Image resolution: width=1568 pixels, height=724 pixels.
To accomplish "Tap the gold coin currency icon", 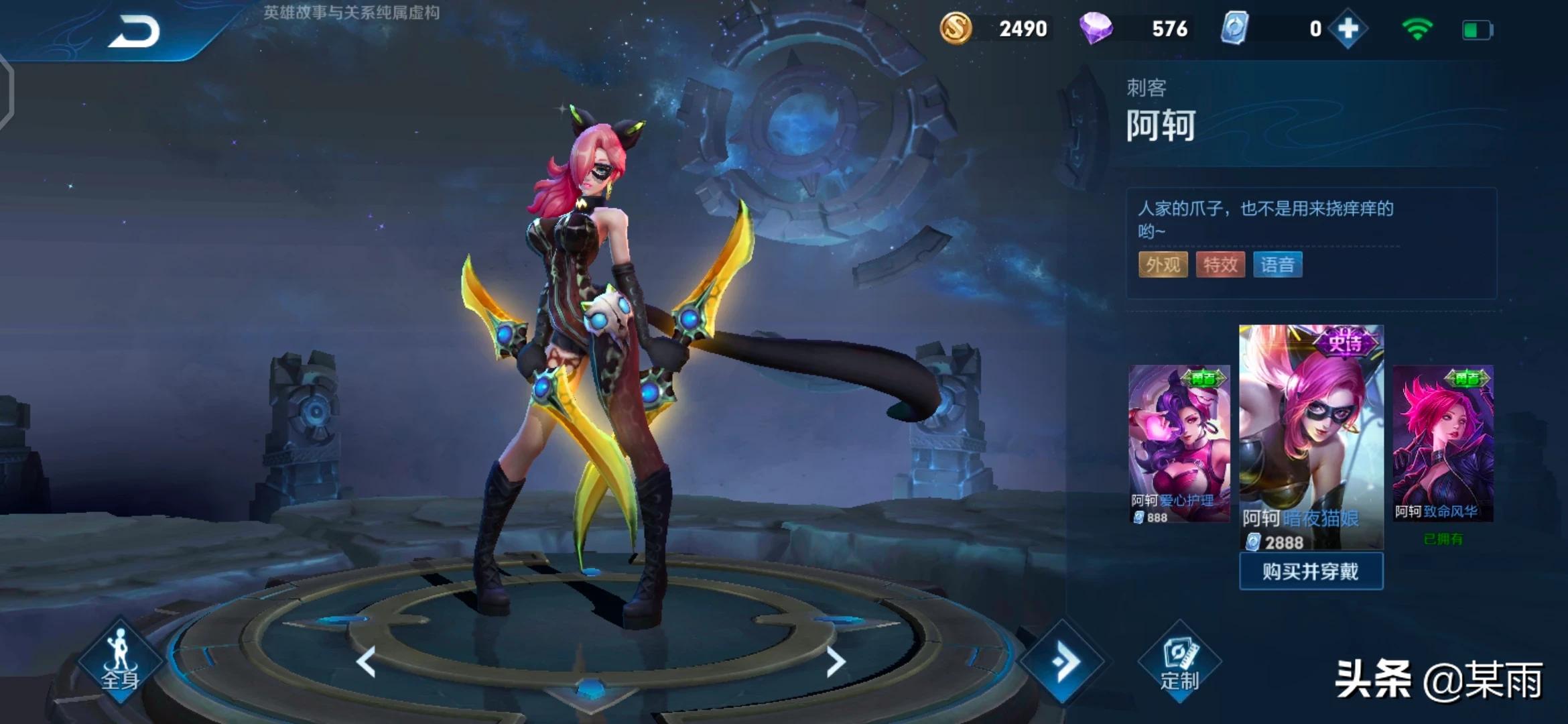I will click(x=956, y=29).
